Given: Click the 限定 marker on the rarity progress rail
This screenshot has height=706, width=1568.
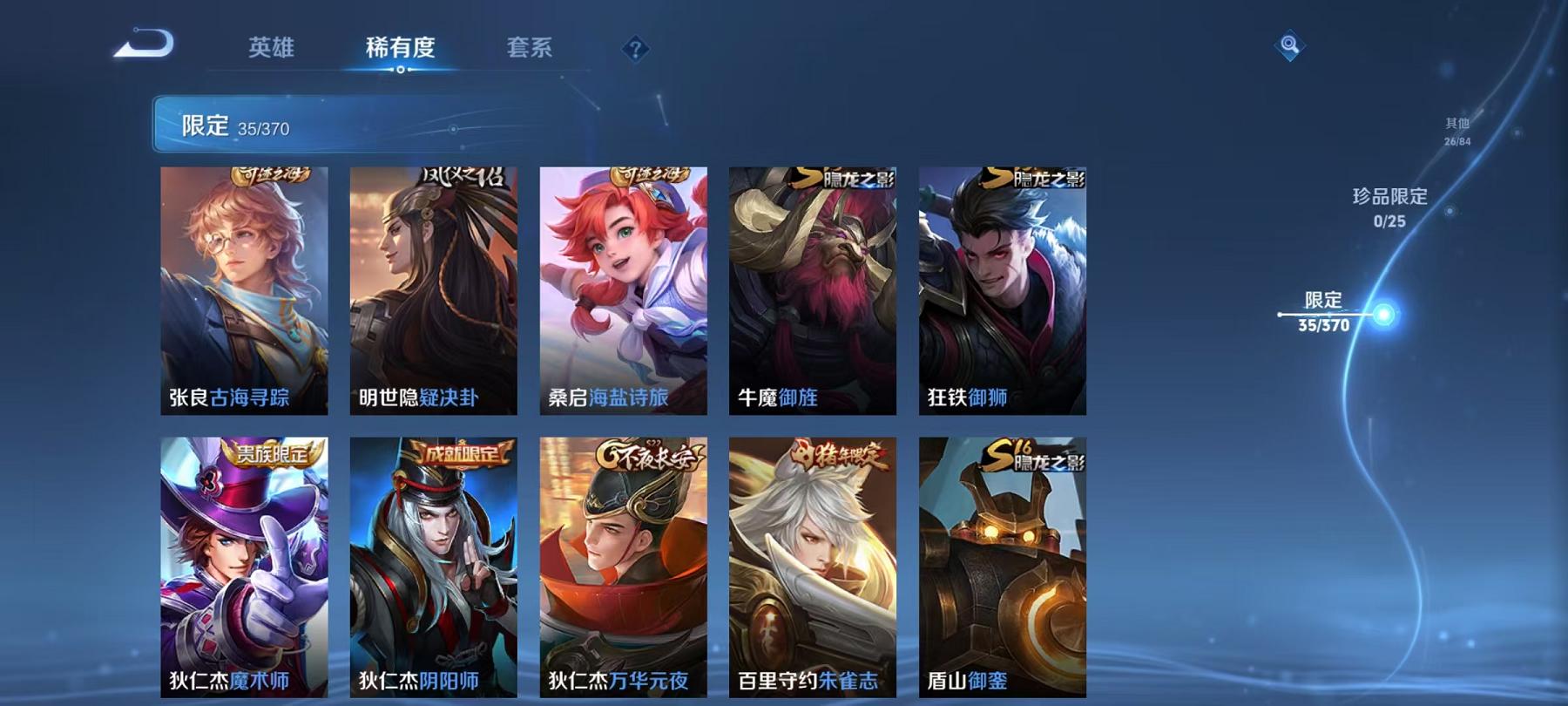Looking at the screenshot, I should click(x=1324, y=309).
